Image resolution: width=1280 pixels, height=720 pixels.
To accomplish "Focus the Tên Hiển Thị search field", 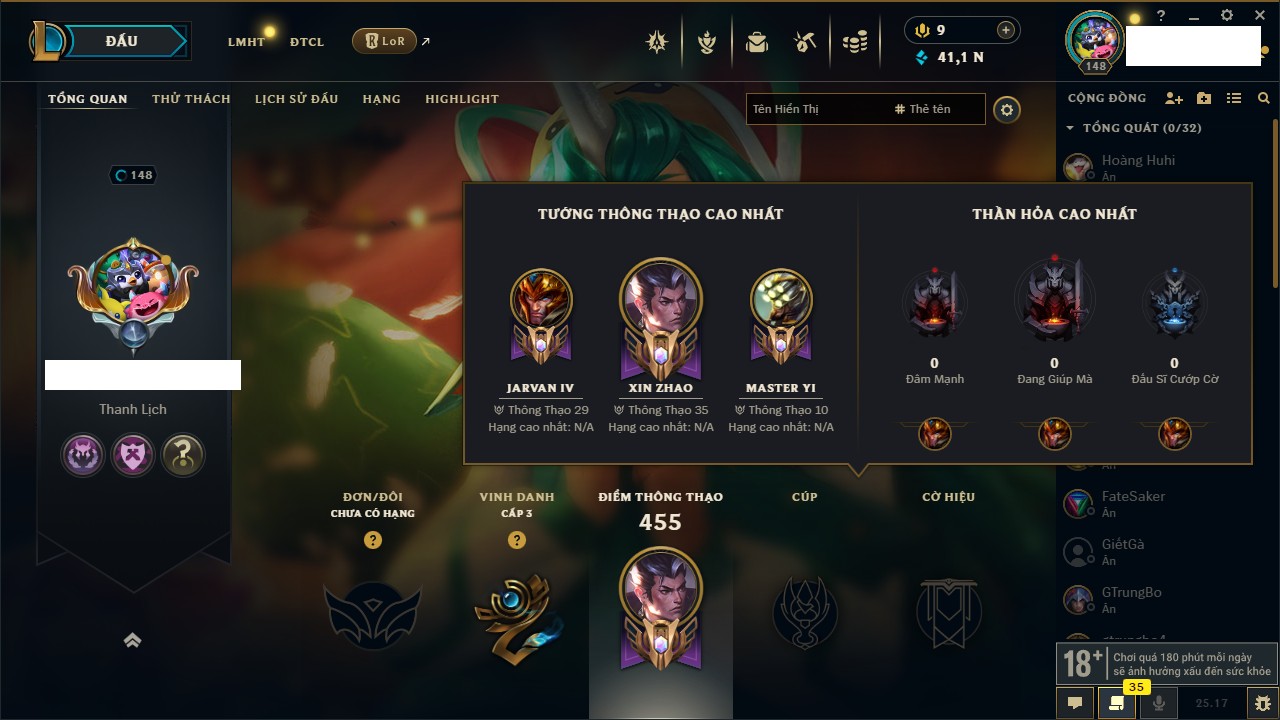I will (815, 109).
